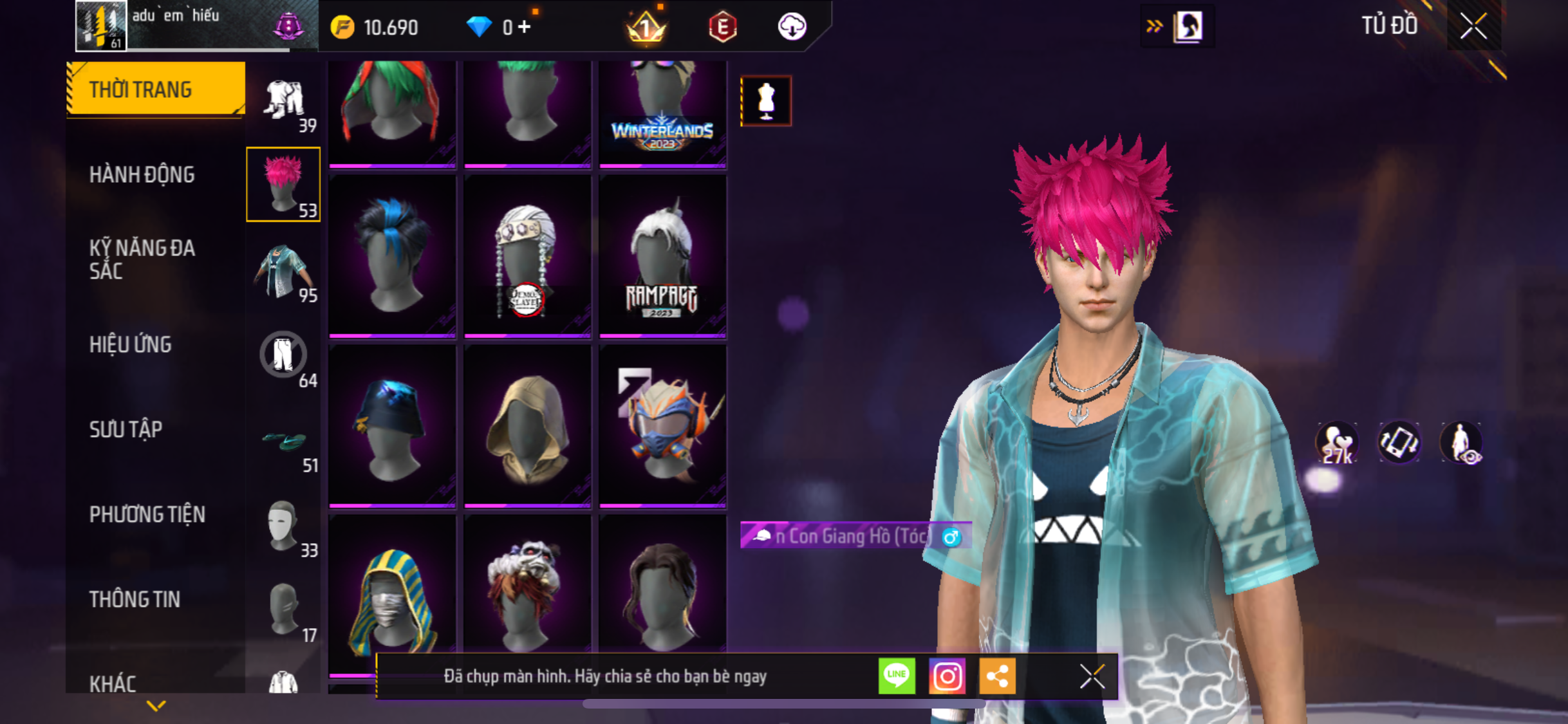1568x724 pixels.
Task: Dismiss the screenshot share banner
Action: pos(1092,676)
